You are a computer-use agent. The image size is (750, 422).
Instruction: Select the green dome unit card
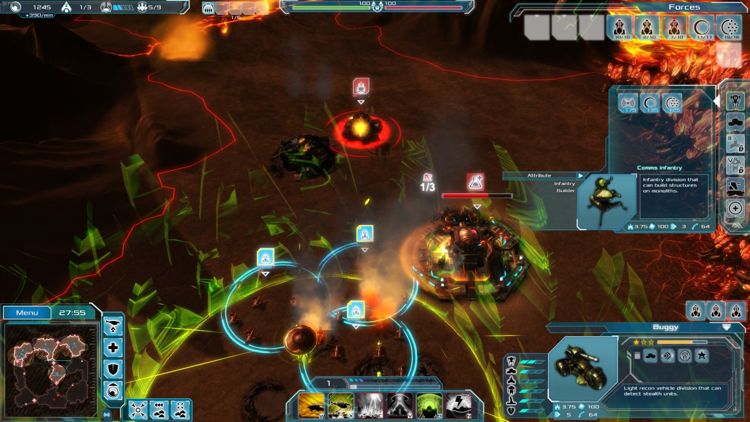(x=429, y=405)
